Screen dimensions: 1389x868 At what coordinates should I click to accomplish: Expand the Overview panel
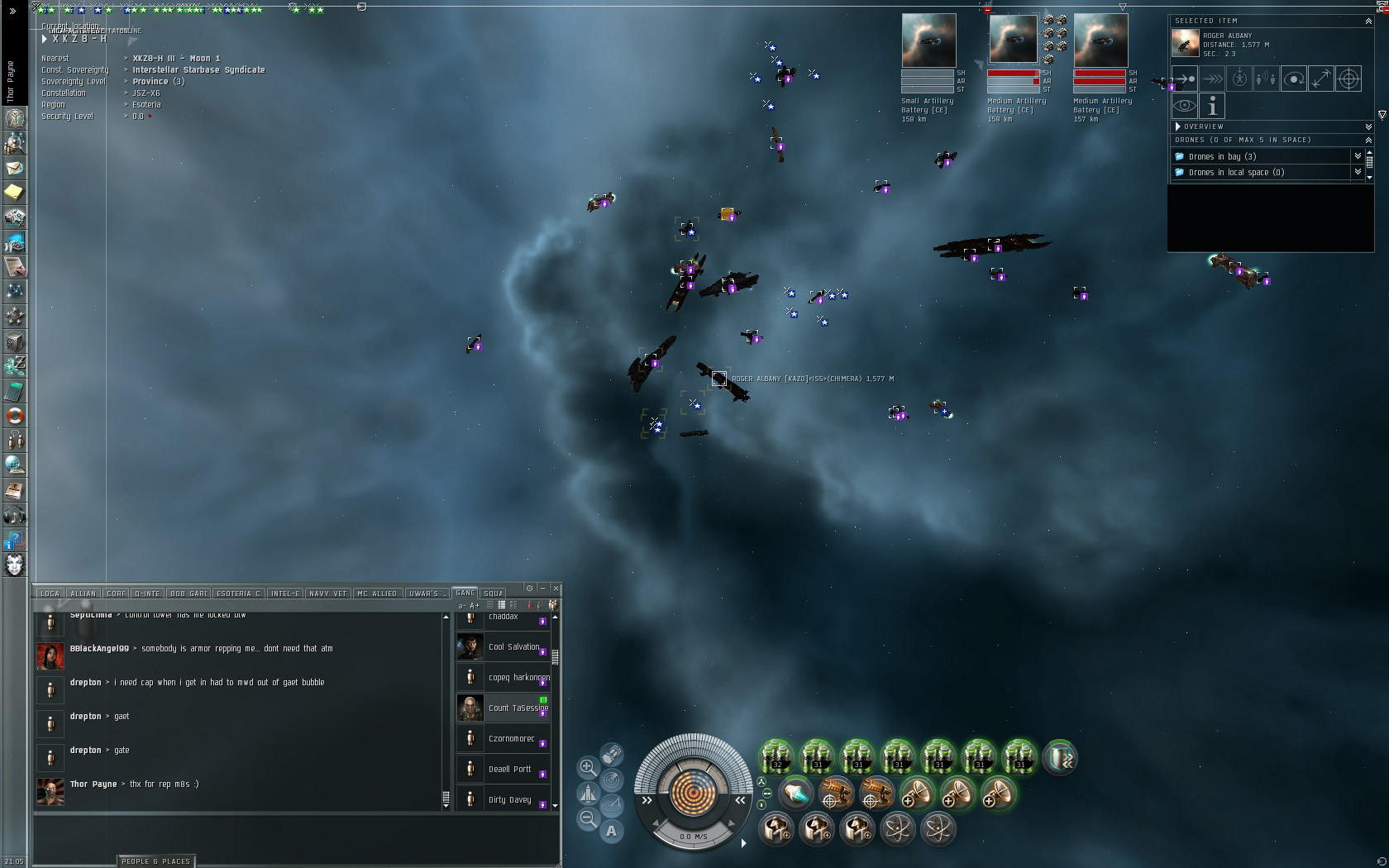[x=1178, y=126]
